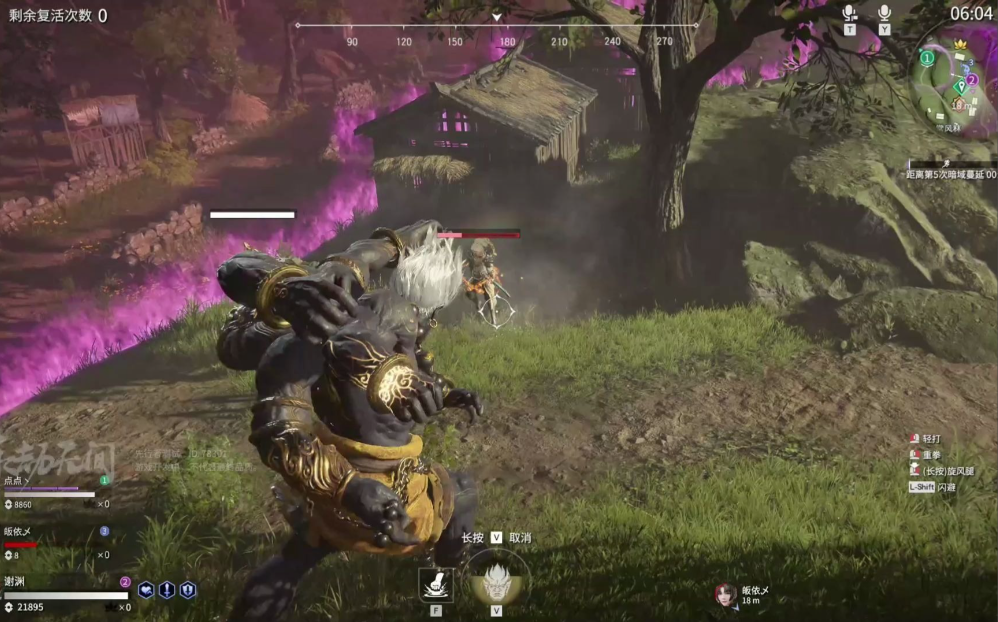Image resolution: width=998 pixels, height=622 pixels.
Task: Activate the fist-slam skill icon
Action: [436, 584]
